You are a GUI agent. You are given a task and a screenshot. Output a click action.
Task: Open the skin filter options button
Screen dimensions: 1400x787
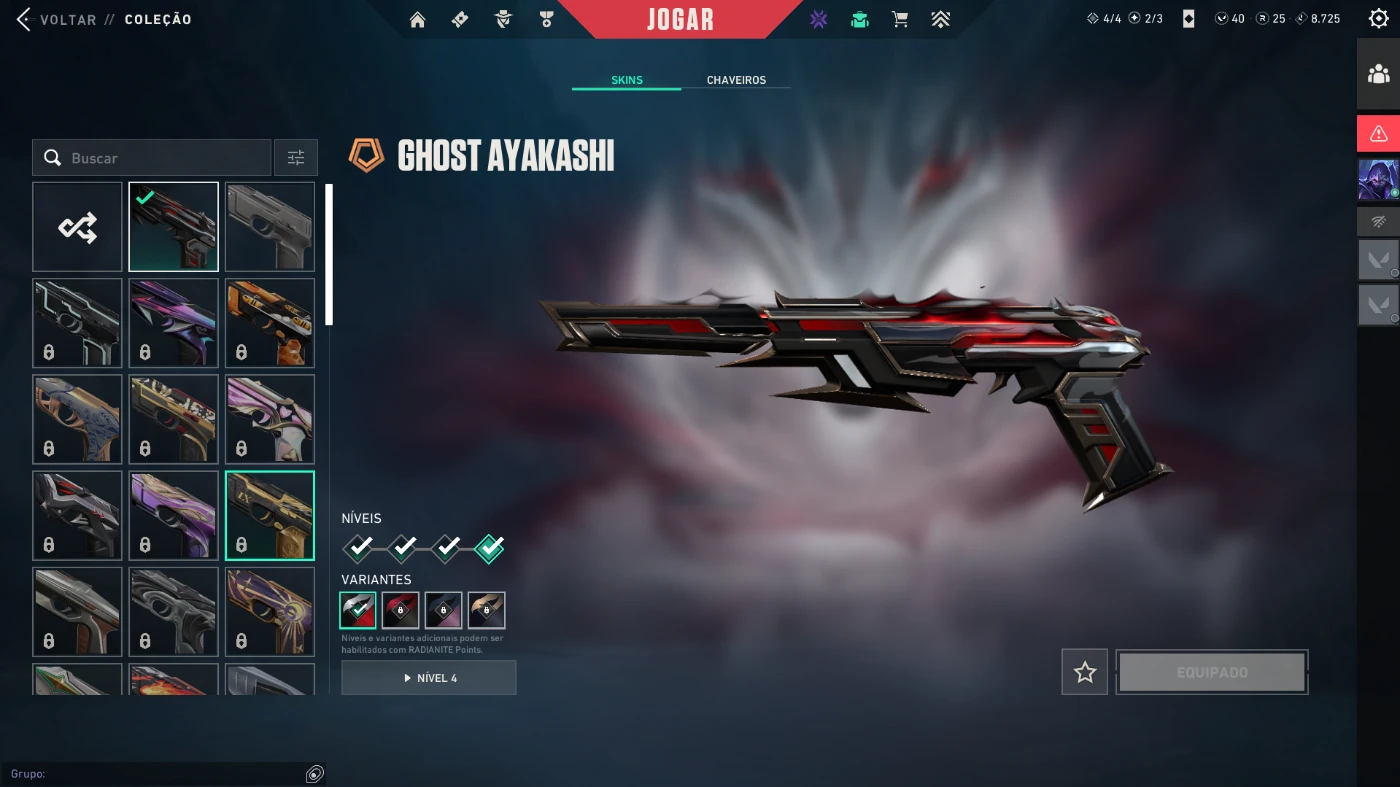point(296,158)
